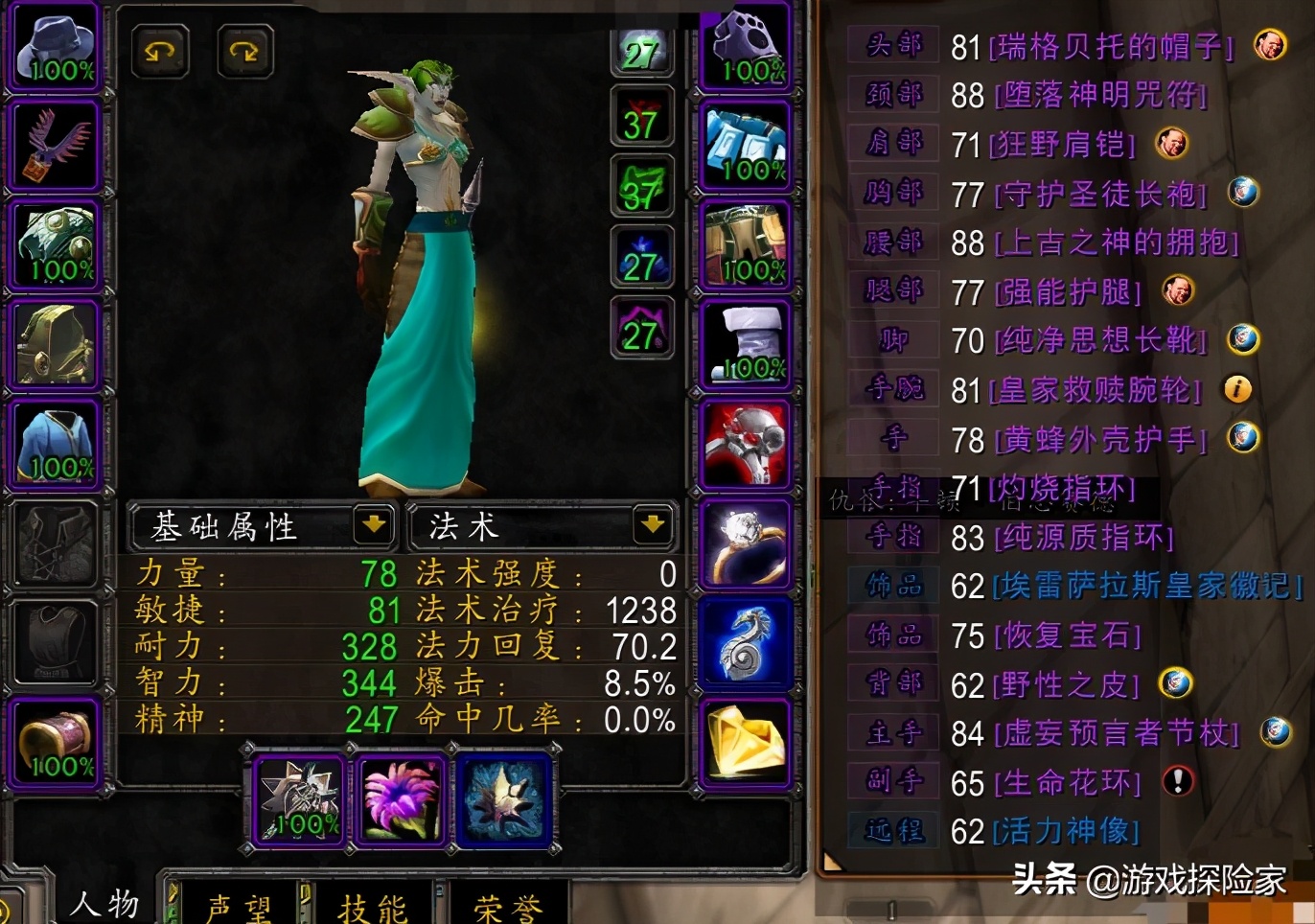Image resolution: width=1315 pixels, height=924 pixels.
Task: Inspect the fire resistance icon showing 37
Action: tap(641, 116)
